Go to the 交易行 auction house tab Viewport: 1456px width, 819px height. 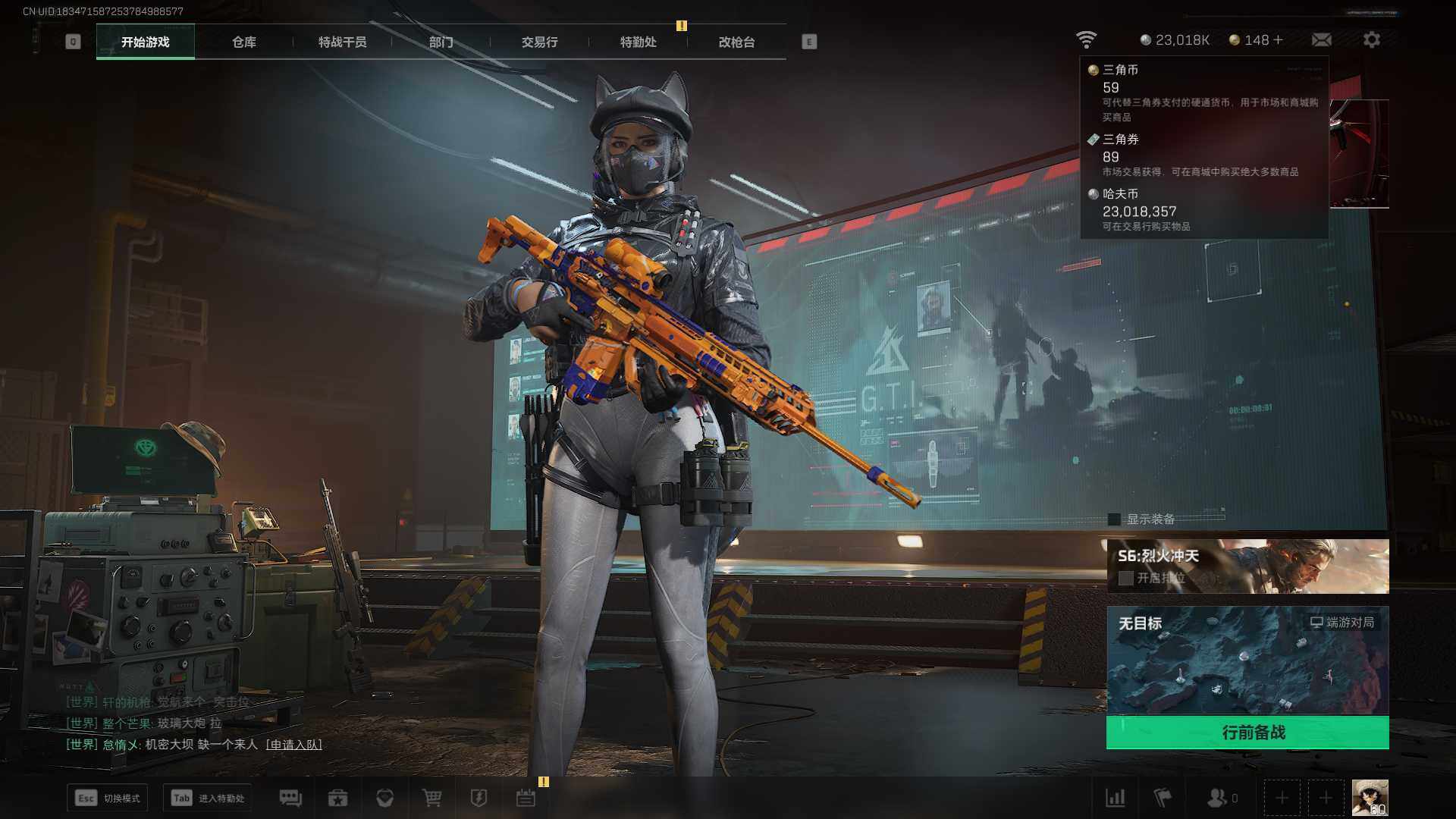[539, 42]
